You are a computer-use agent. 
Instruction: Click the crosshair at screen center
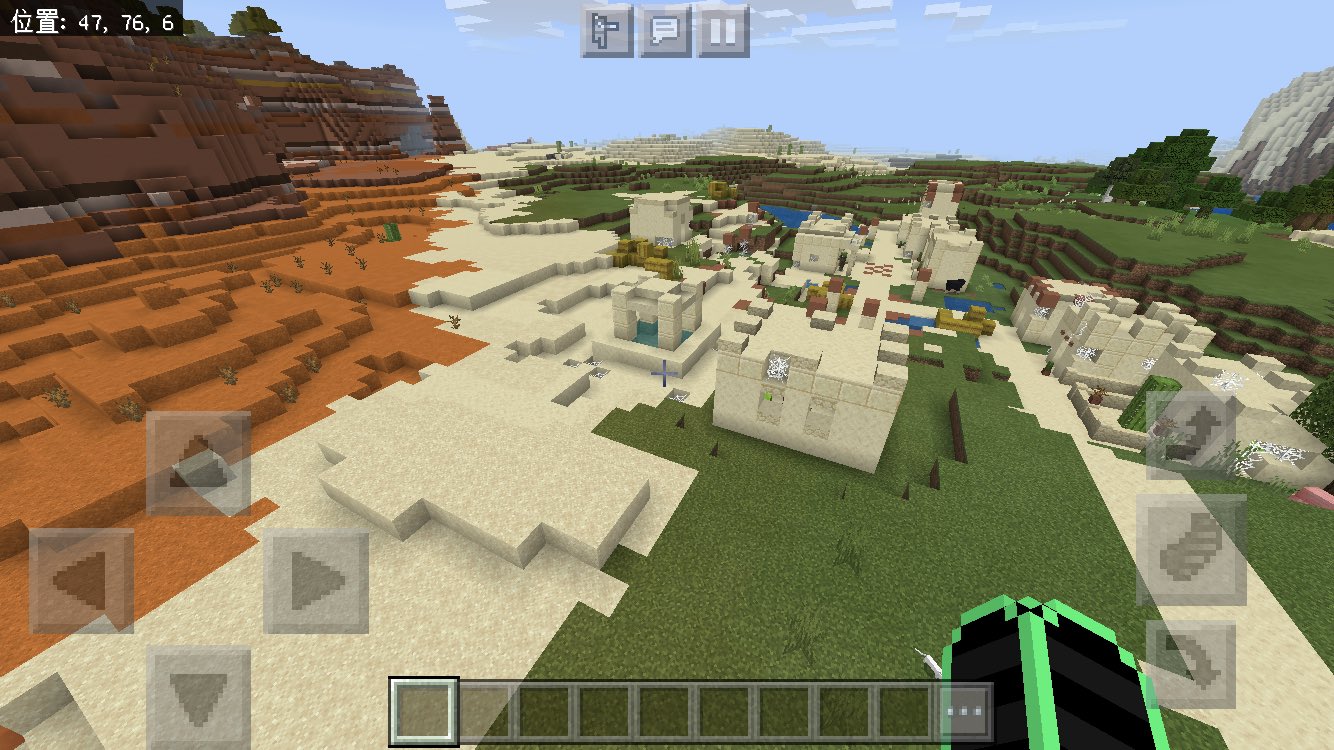pos(663,374)
